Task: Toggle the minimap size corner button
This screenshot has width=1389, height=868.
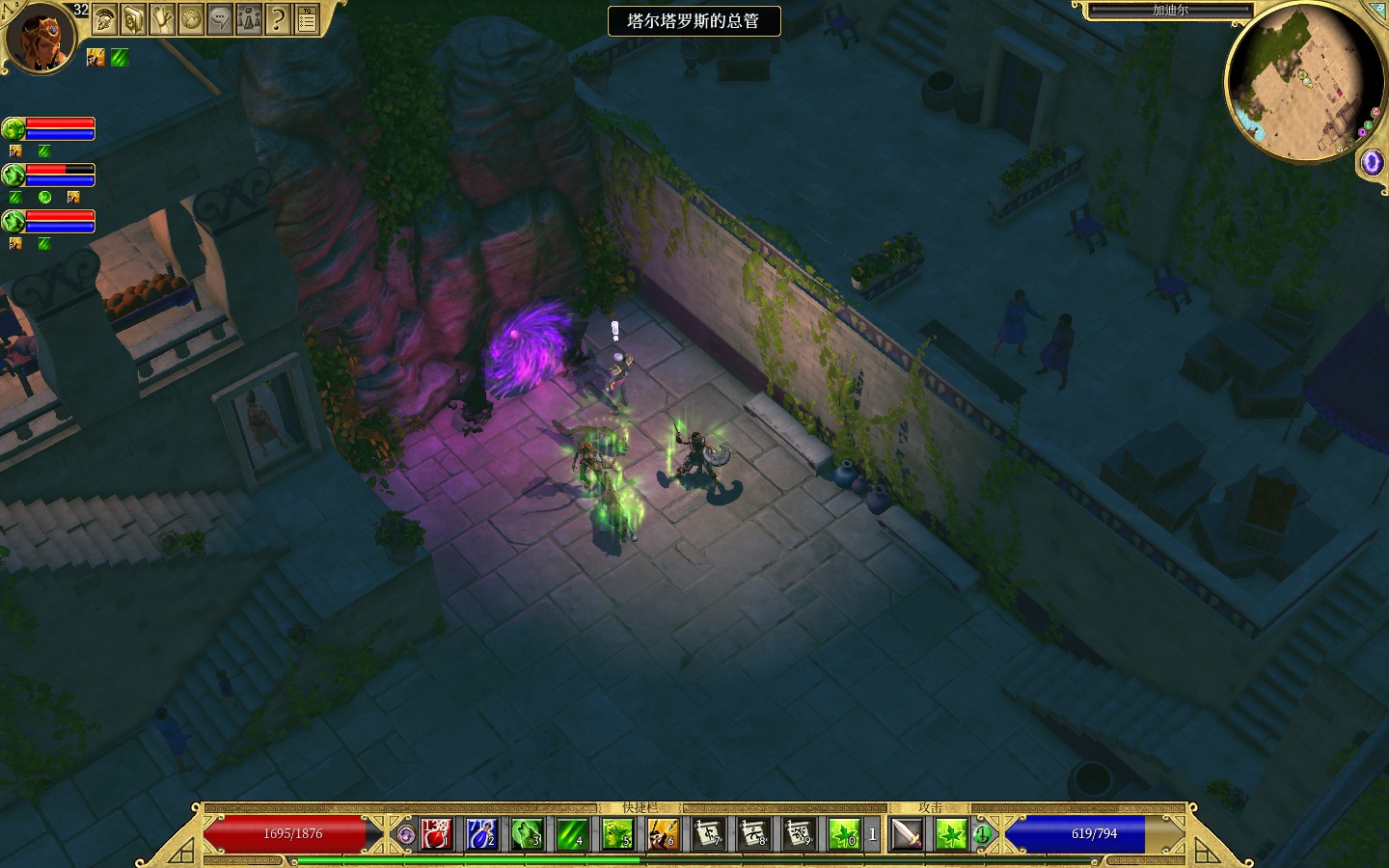Action: [1377, 9]
